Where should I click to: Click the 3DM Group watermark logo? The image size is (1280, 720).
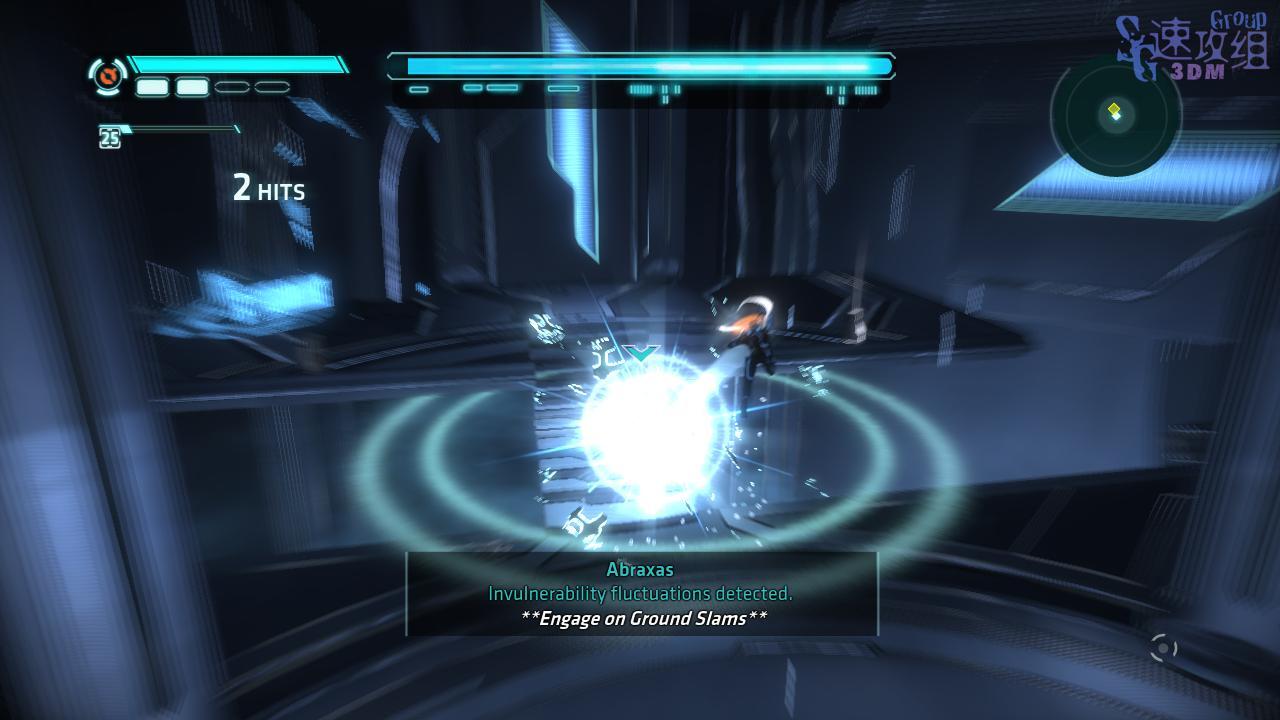tap(1192, 48)
